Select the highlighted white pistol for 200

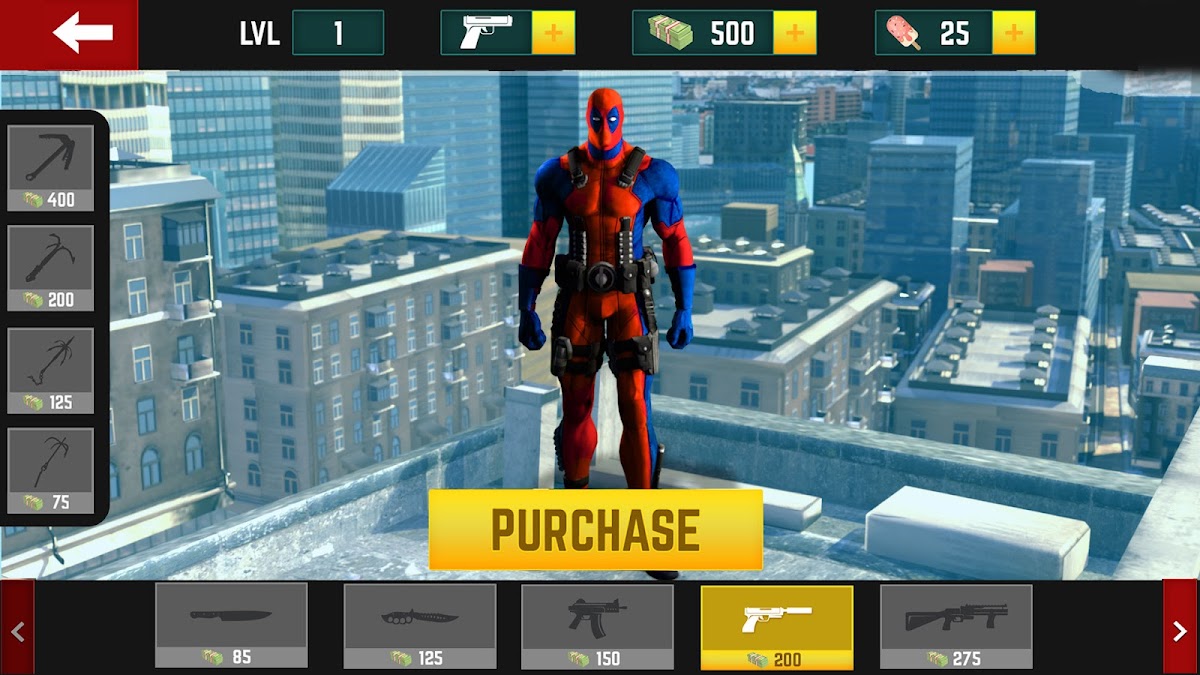[x=776, y=627]
